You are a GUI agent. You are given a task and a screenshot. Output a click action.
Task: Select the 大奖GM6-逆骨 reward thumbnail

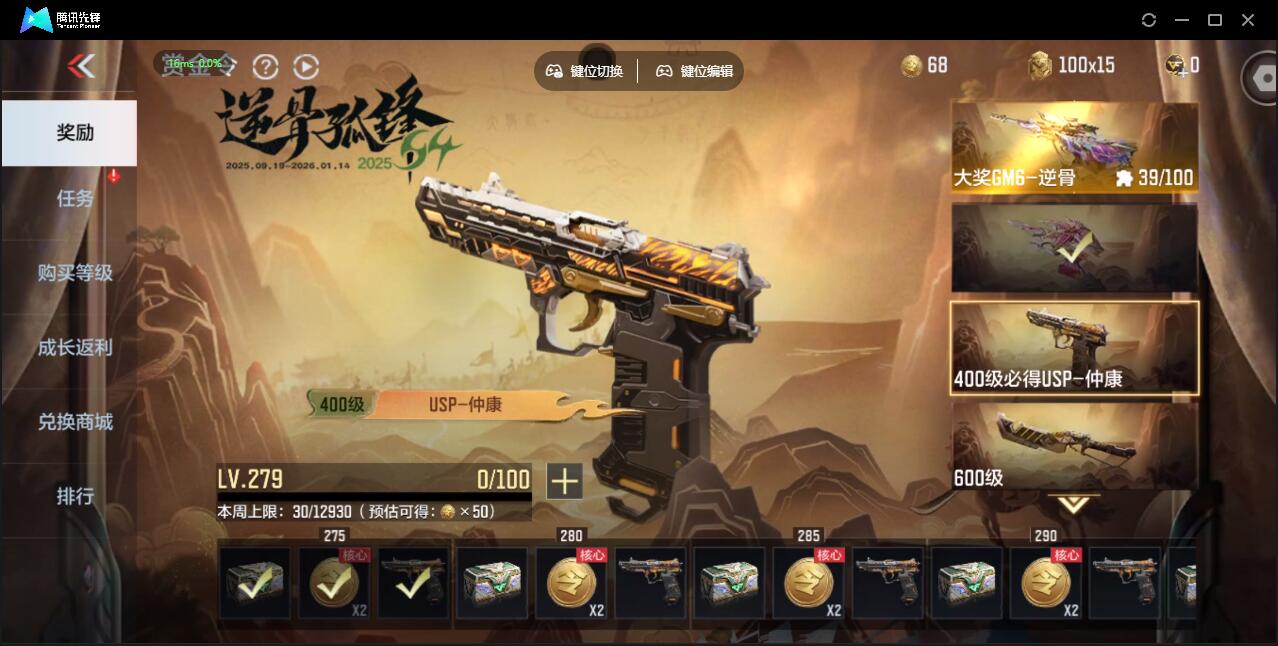pyautogui.click(x=1074, y=147)
